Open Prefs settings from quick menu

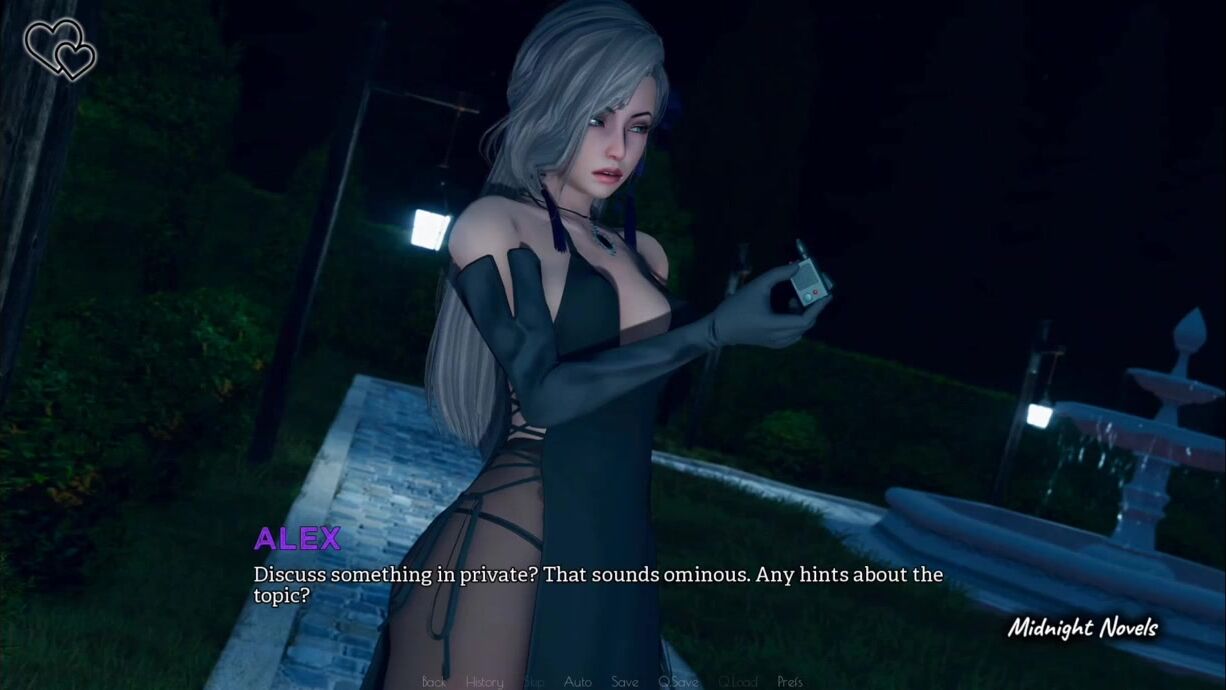point(790,682)
